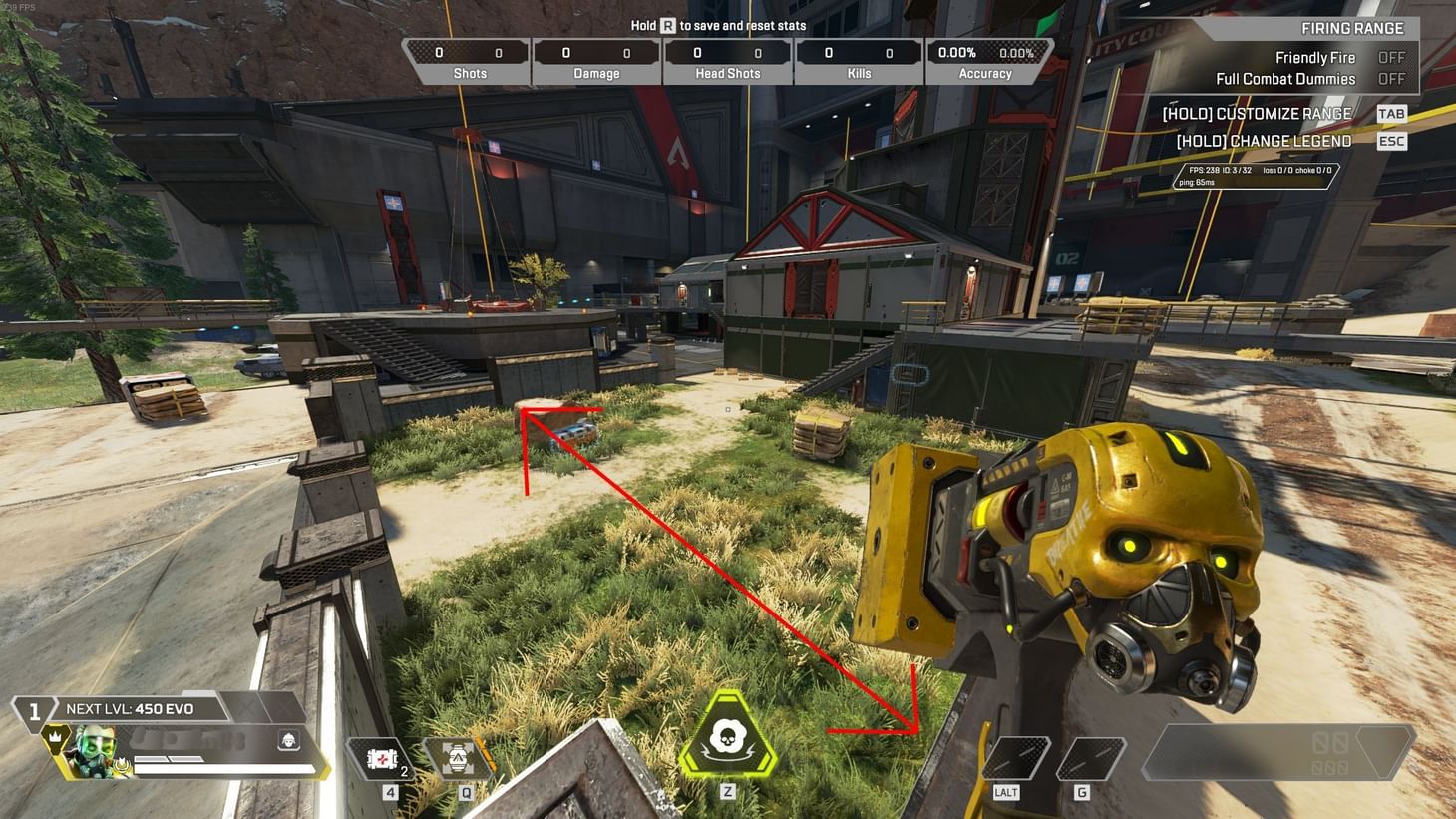Toggle the Friendly Fire setting

1391,58
